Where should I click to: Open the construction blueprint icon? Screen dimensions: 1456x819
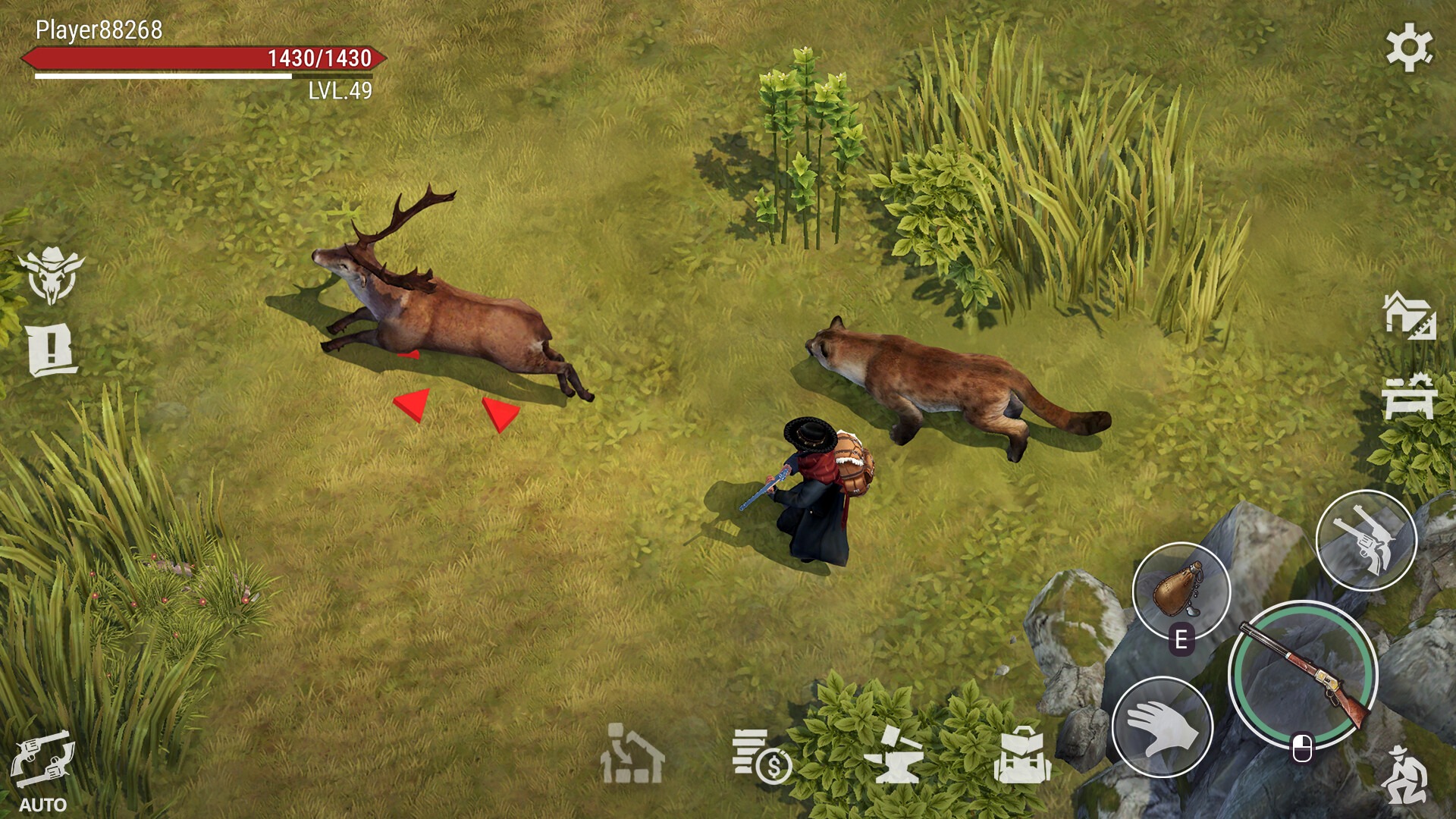click(632, 754)
